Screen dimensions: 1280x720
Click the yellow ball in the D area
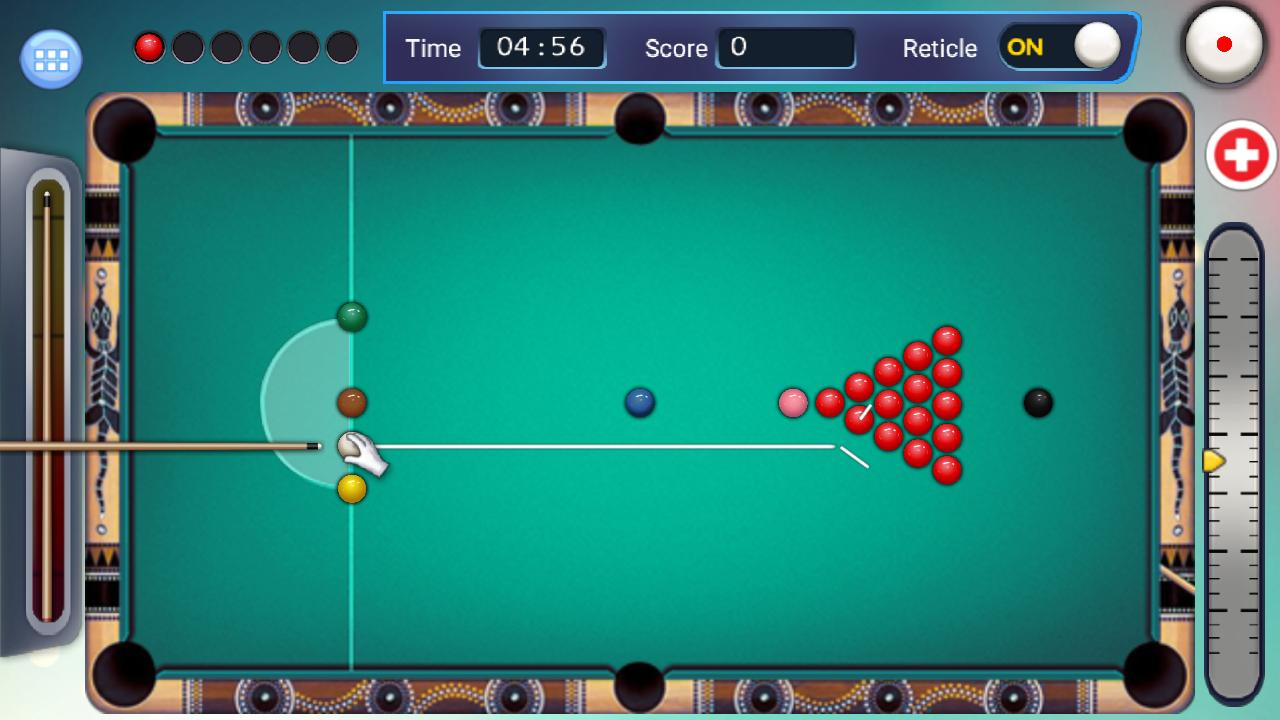point(352,487)
